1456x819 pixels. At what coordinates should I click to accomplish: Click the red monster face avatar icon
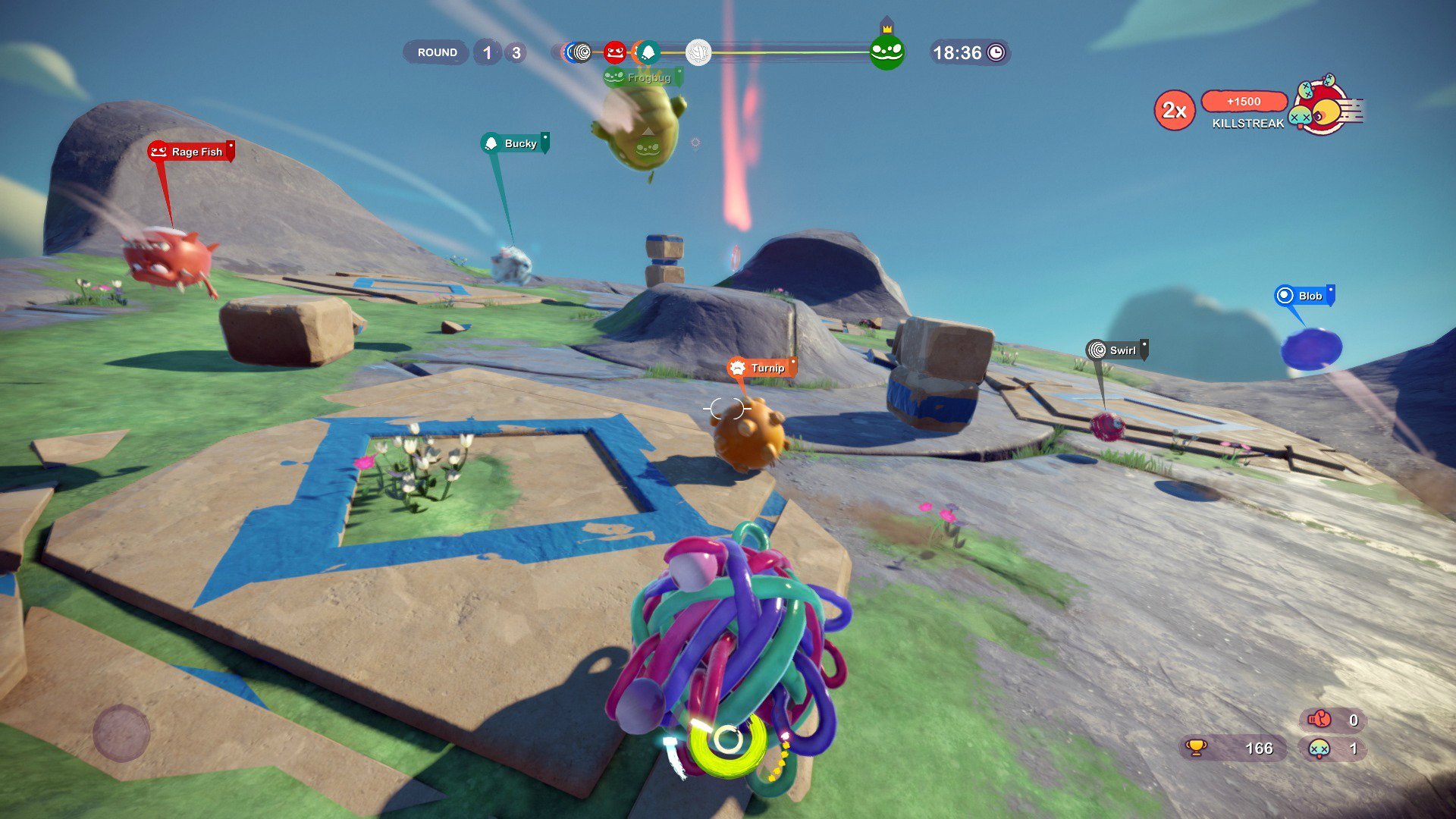coord(614,52)
